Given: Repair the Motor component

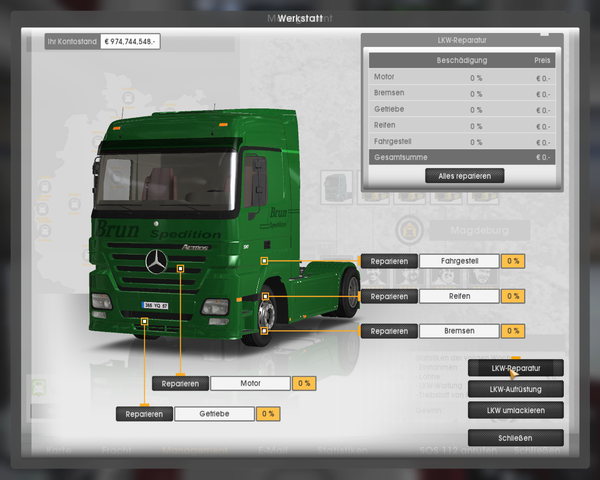Looking at the screenshot, I should pyautogui.click(x=181, y=383).
